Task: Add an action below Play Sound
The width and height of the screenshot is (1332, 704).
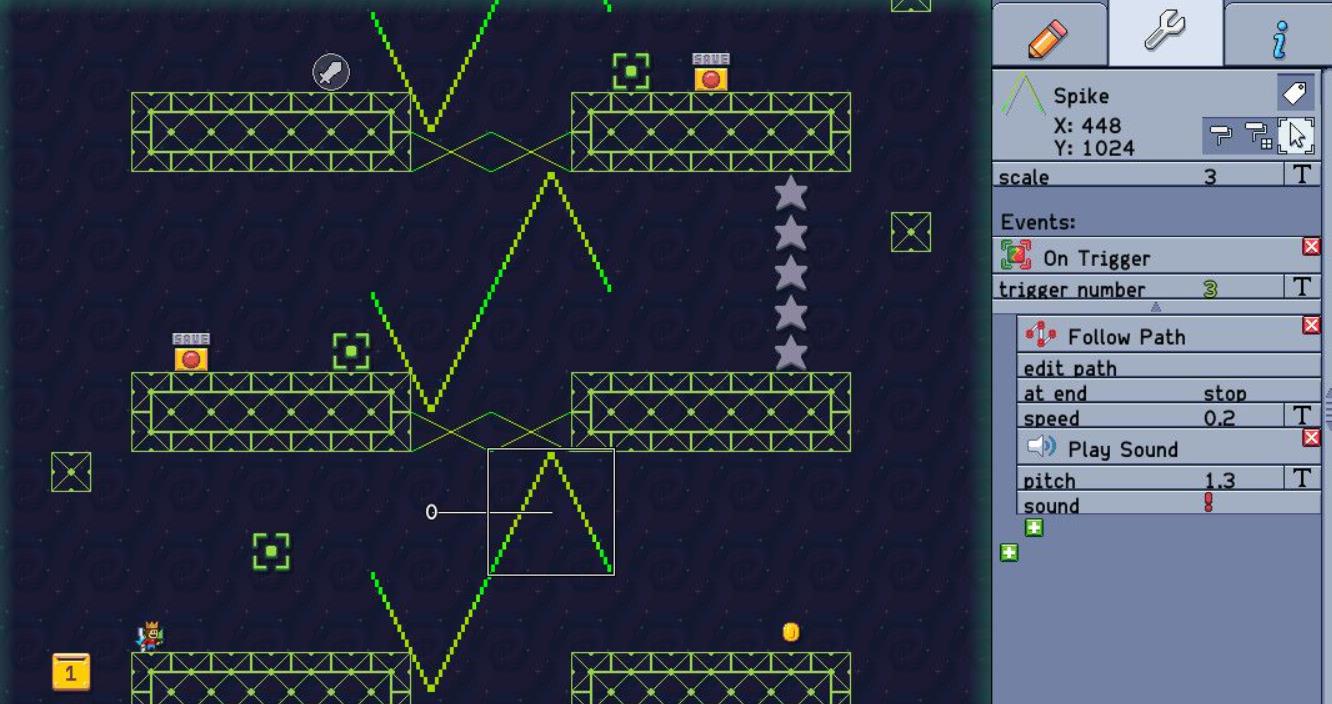Action: pyautogui.click(x=1034, y=527)
